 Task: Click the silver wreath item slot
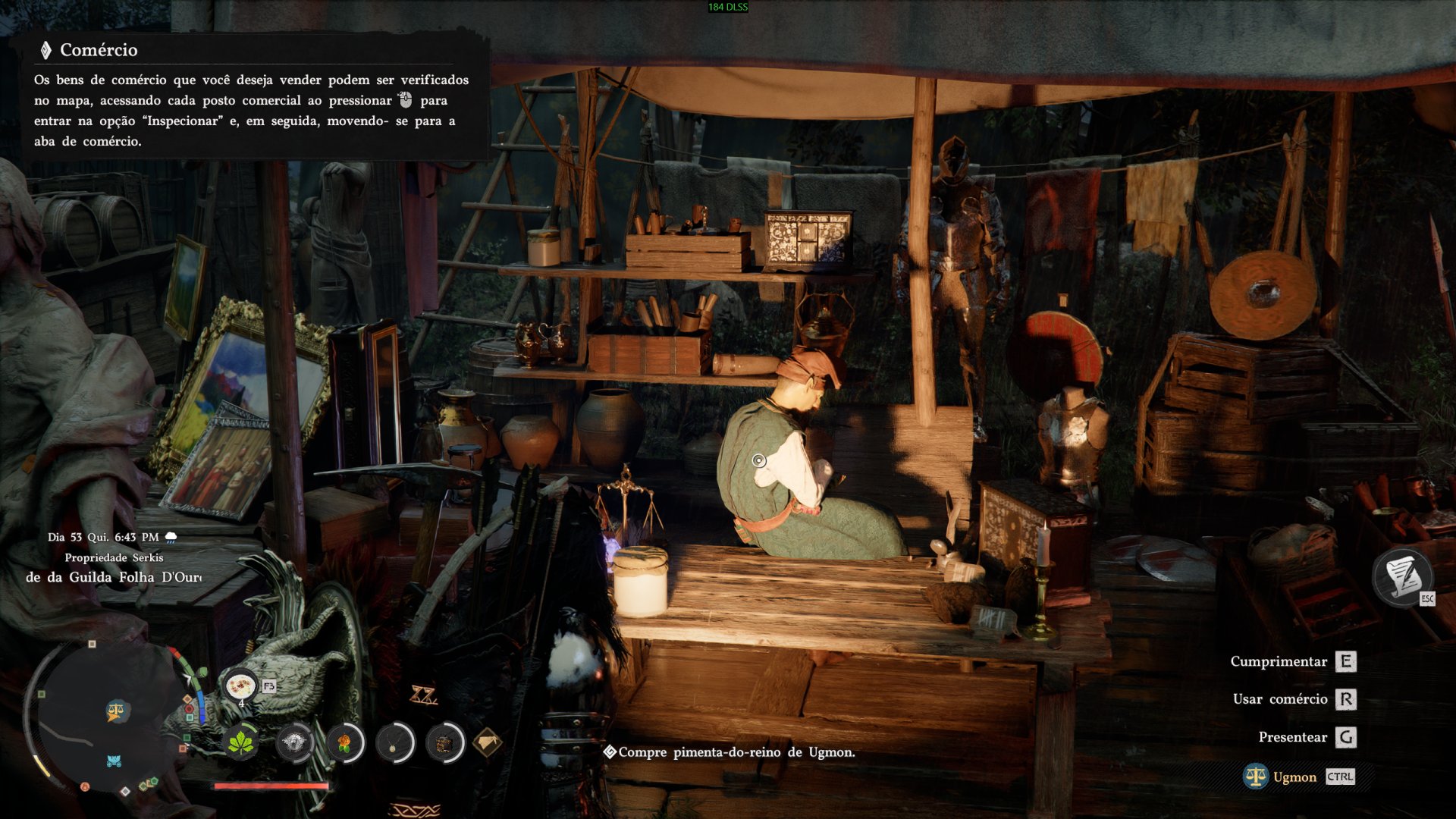(x=293, y=743)
